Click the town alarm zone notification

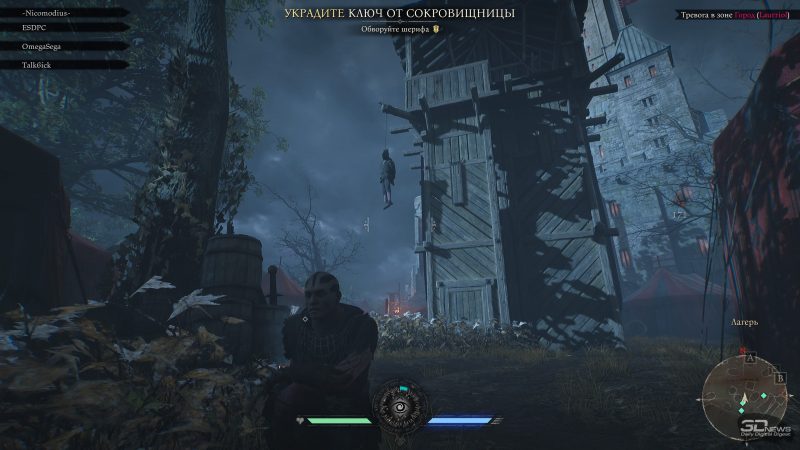click(732, 16)
